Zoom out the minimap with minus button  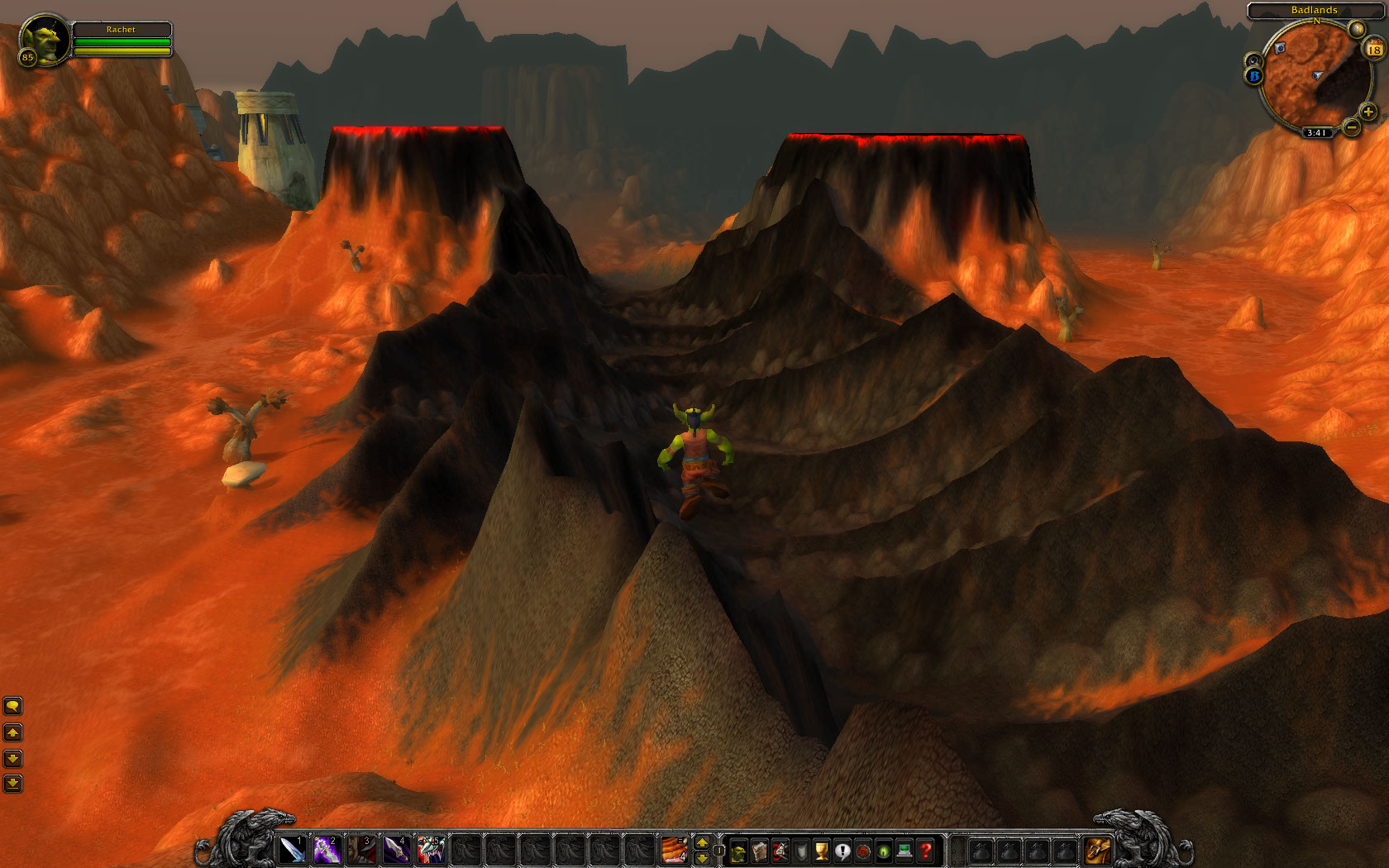pyautogui.click(x=1351, y=127)
